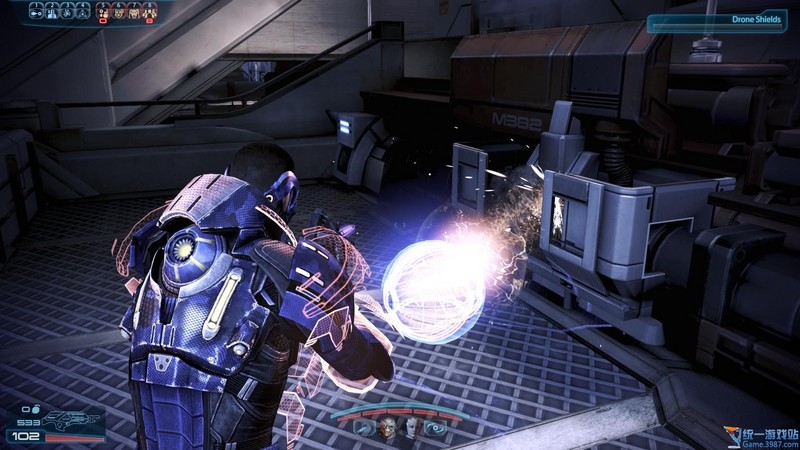The height and width of the screenshot is (450, 800).
Task: Activate the power in quick slot 1
Action: point(37,12)
